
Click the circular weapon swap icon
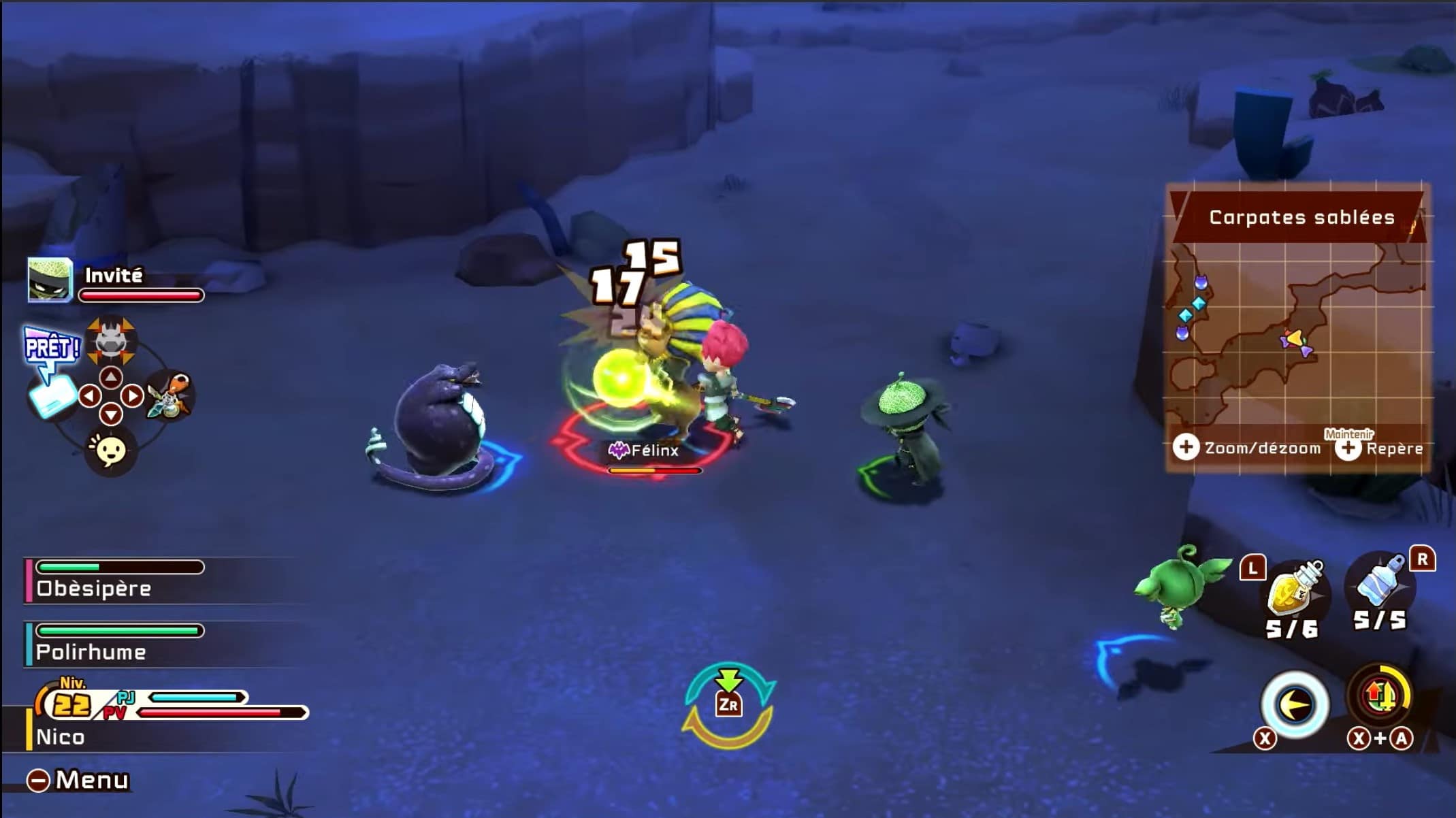tap(728, 705)
